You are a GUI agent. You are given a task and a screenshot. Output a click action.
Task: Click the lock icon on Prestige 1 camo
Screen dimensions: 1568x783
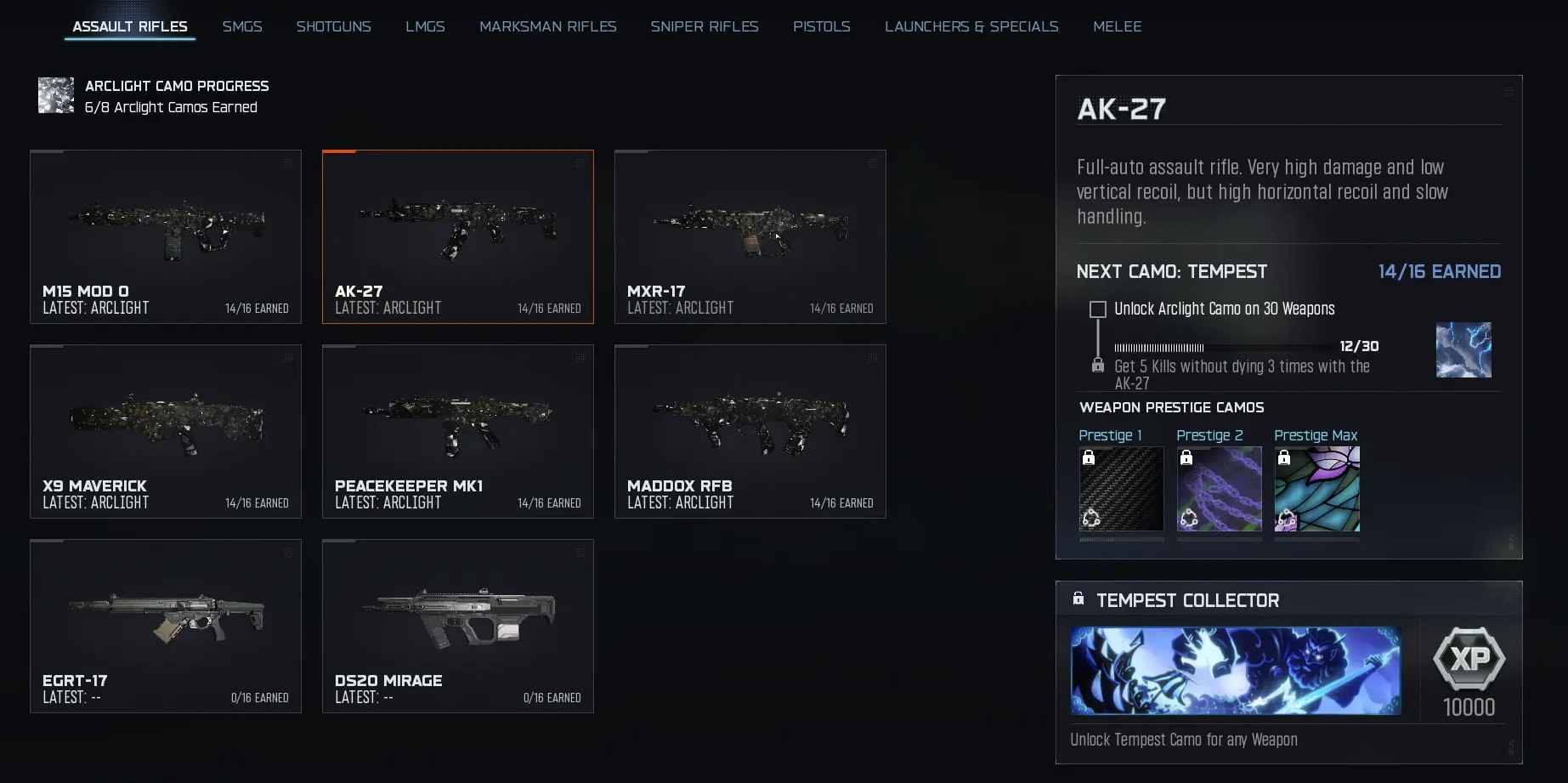[x=1090, y=459]
